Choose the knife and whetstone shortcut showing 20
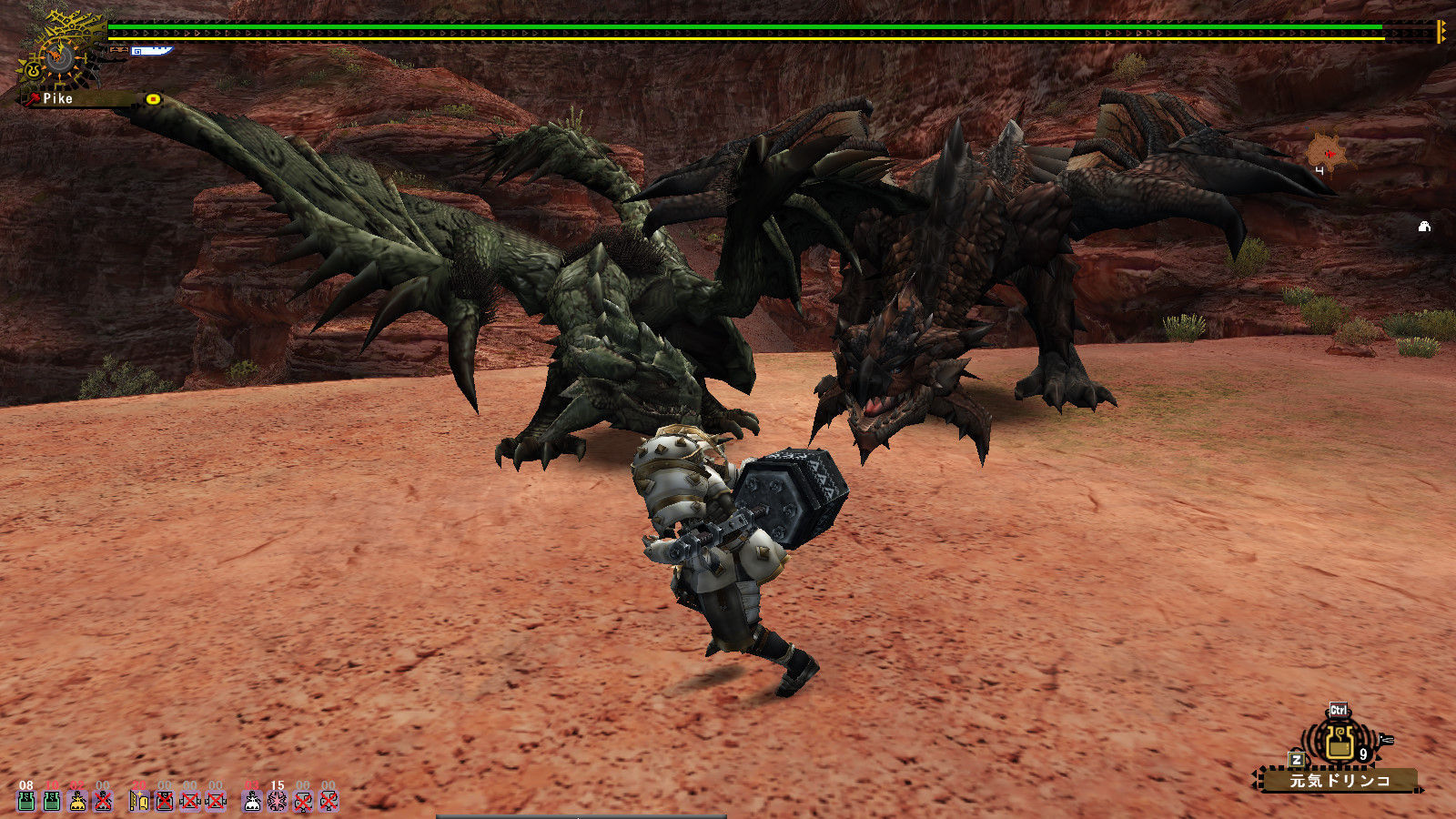This screenshot has width=1456, height=819. pos(139,800)
